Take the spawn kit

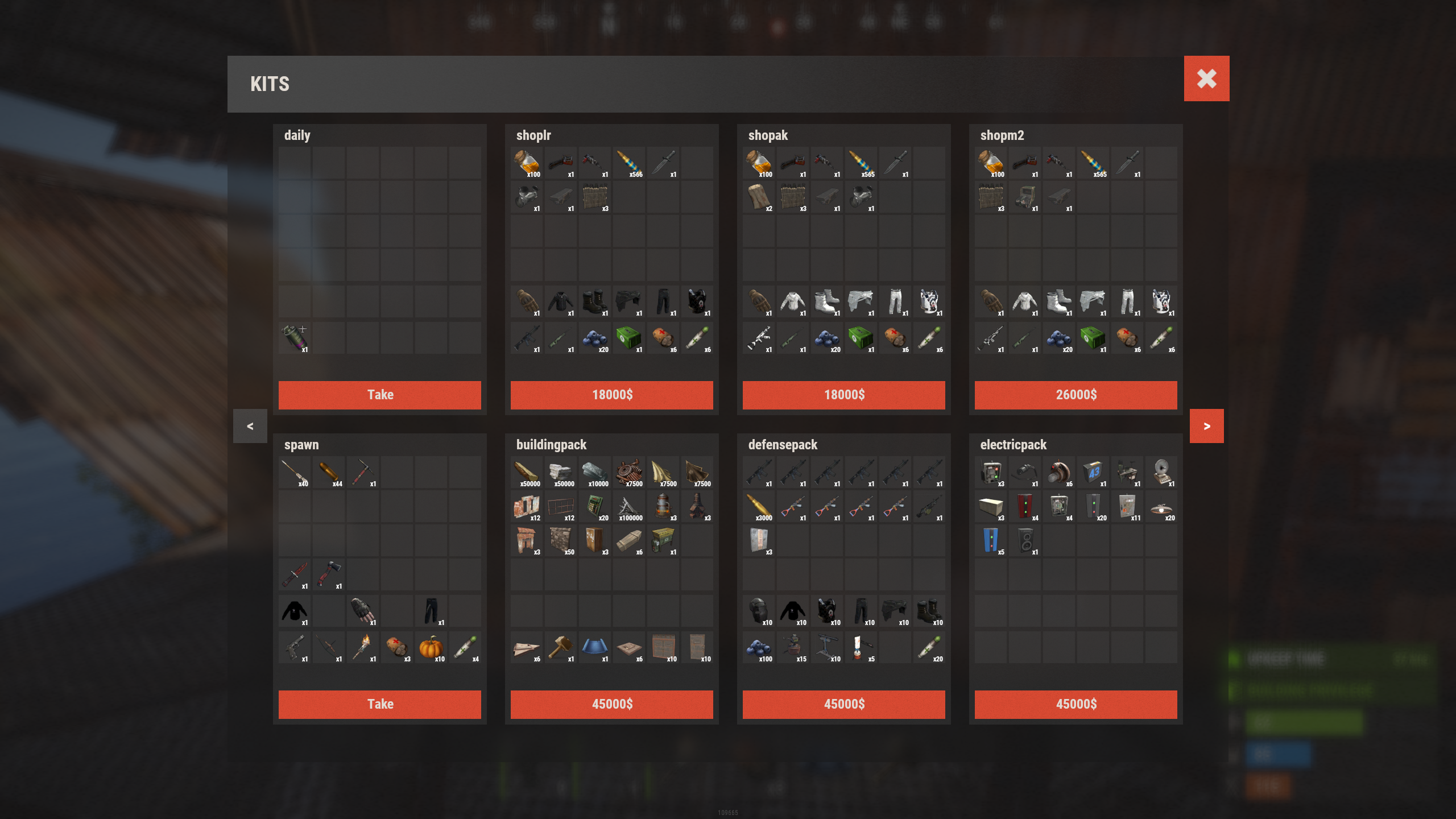click(379, 704)
